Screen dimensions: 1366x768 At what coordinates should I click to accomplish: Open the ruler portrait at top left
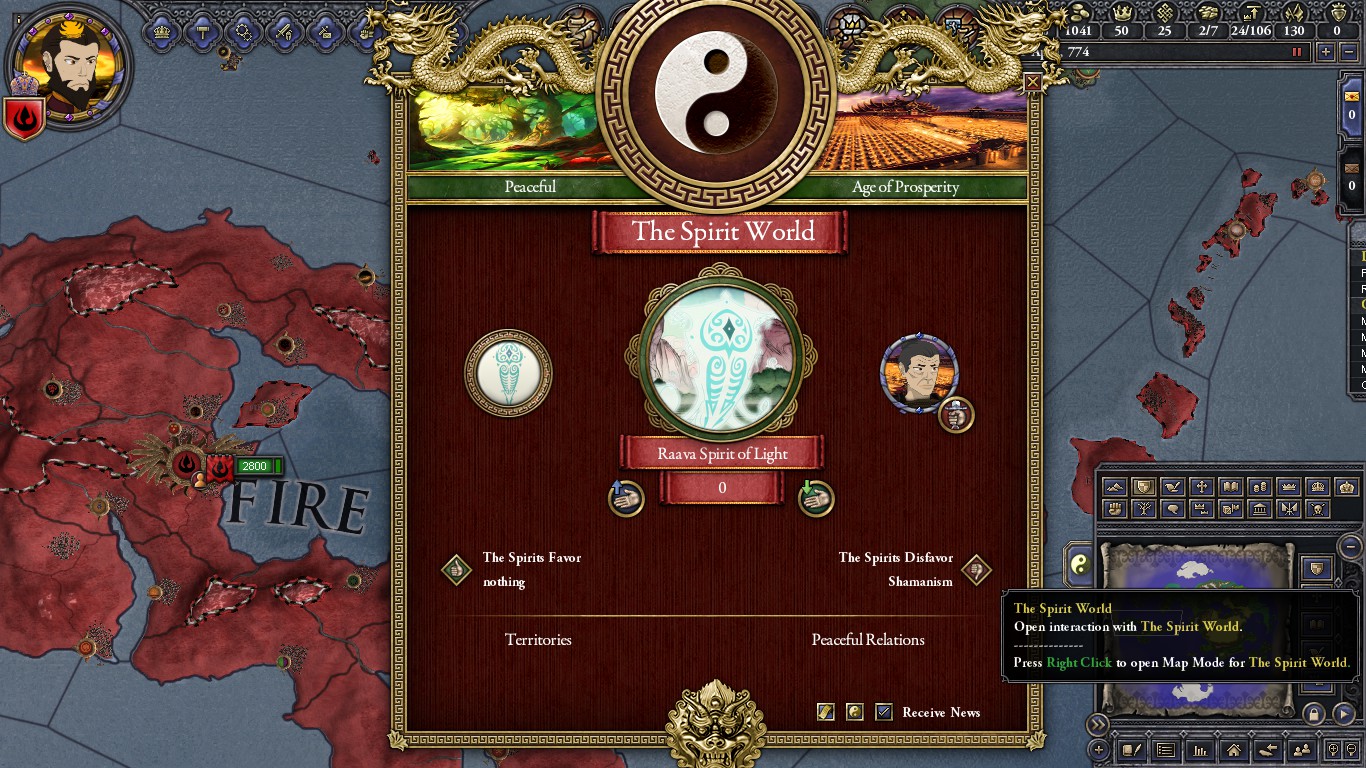coord(68,61)
